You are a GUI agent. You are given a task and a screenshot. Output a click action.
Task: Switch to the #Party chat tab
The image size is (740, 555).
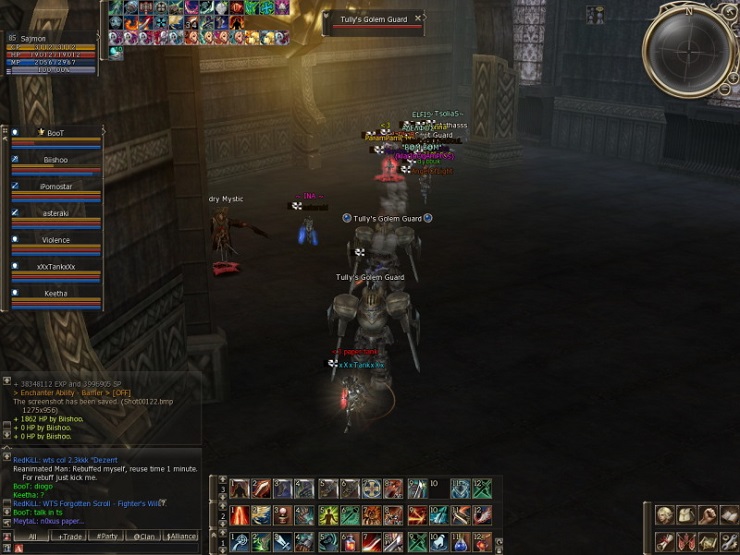coord(105,536)
